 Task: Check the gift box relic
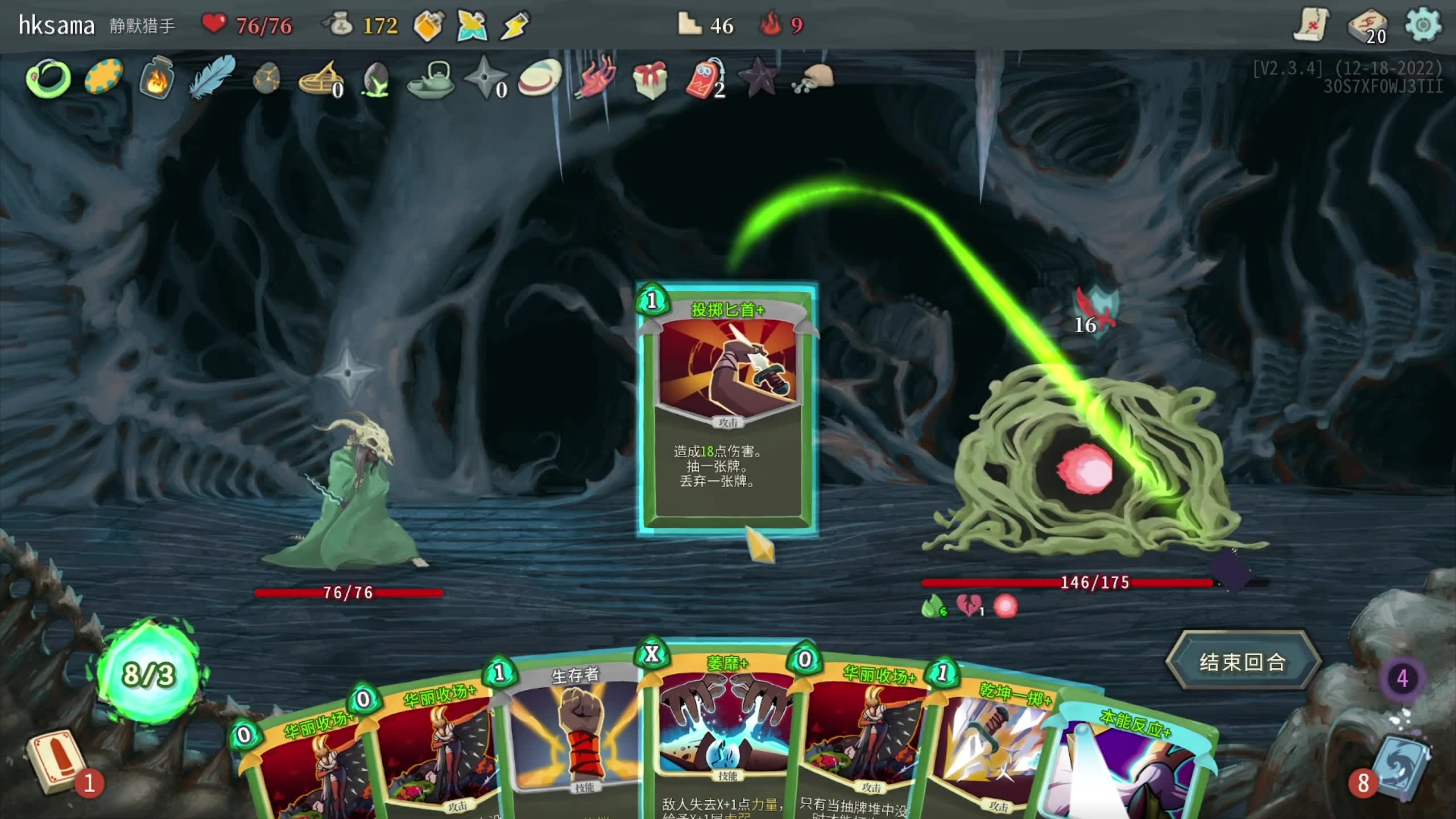[650, 78]
